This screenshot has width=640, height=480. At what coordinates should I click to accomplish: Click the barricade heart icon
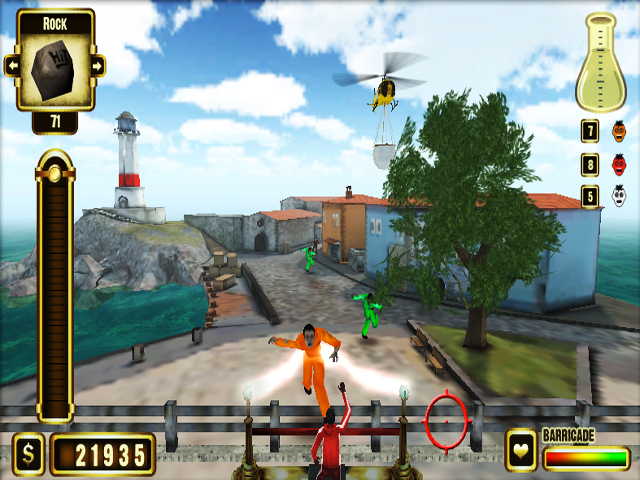pos(521,451)
